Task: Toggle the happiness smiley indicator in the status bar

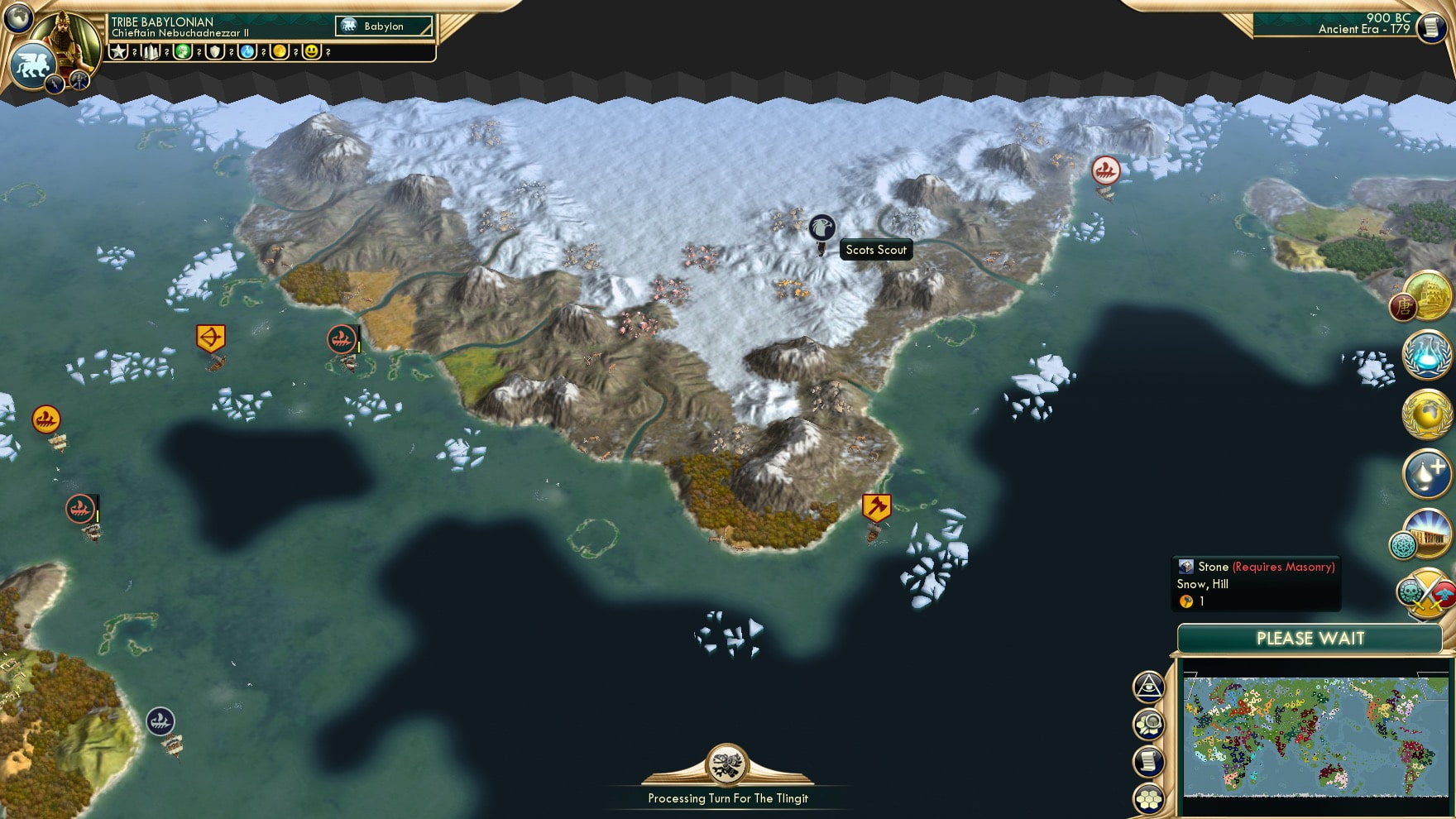Action: [x=313, y=52]
